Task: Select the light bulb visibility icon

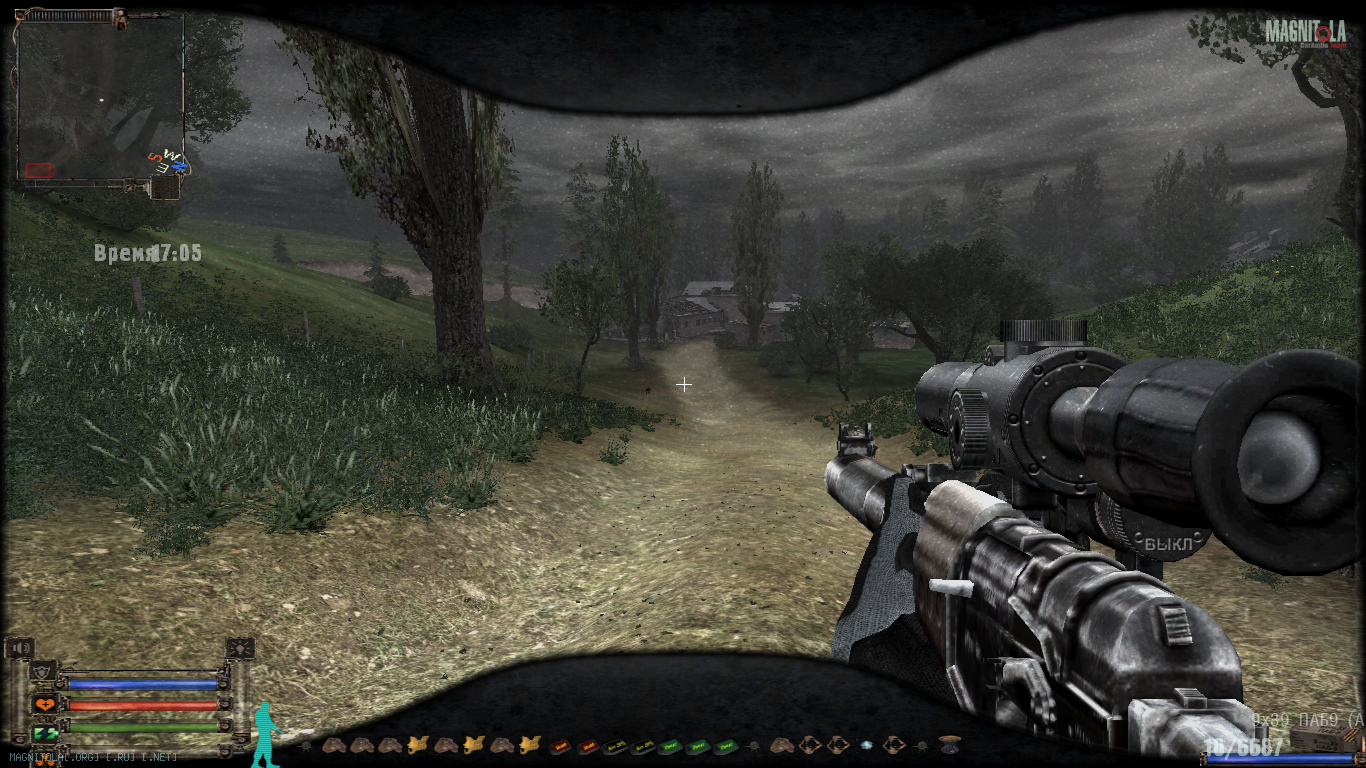Action: pyautogui.click(x=240, y=649)
